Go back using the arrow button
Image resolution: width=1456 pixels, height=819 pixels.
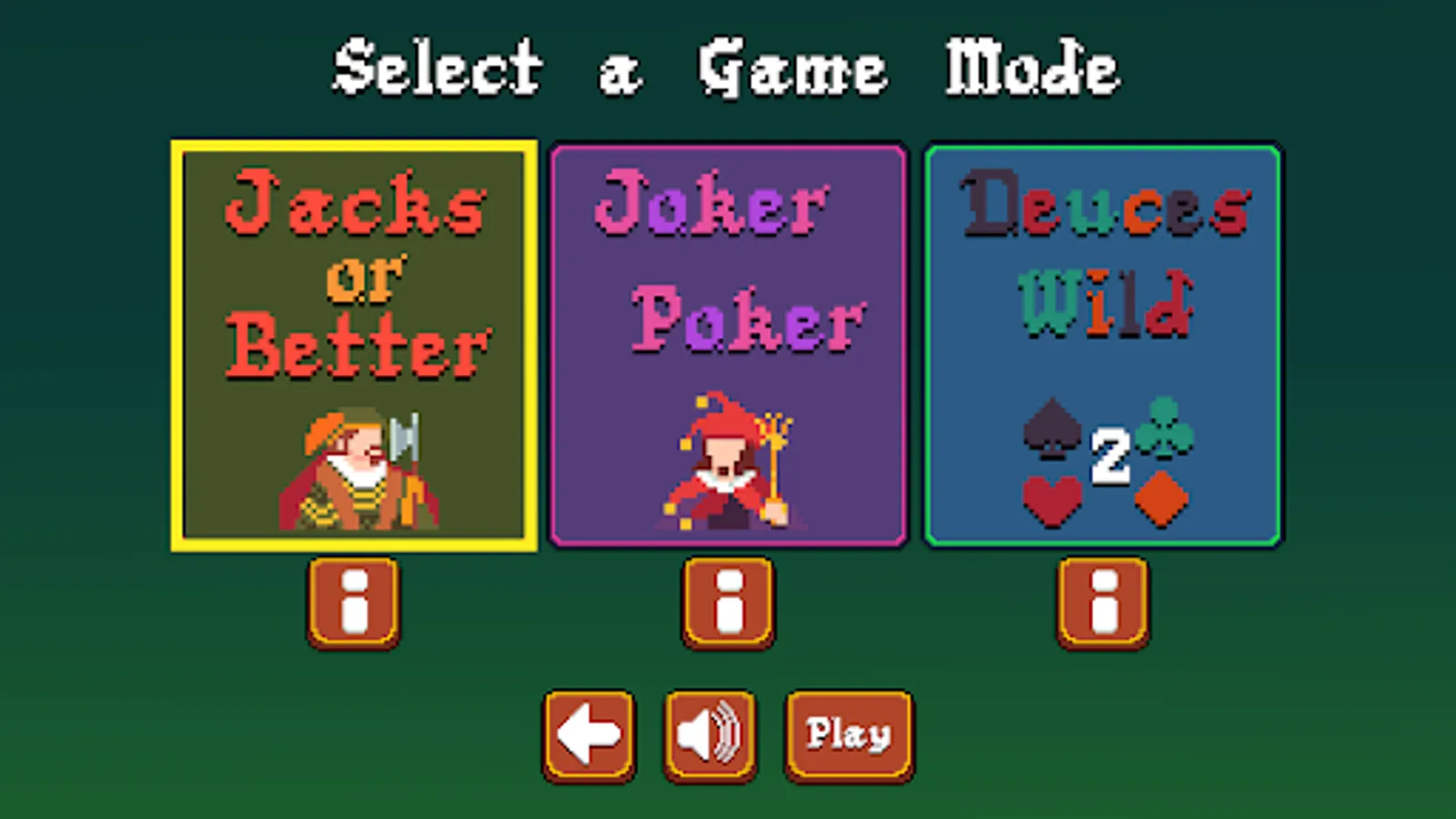tap(590, 734)
